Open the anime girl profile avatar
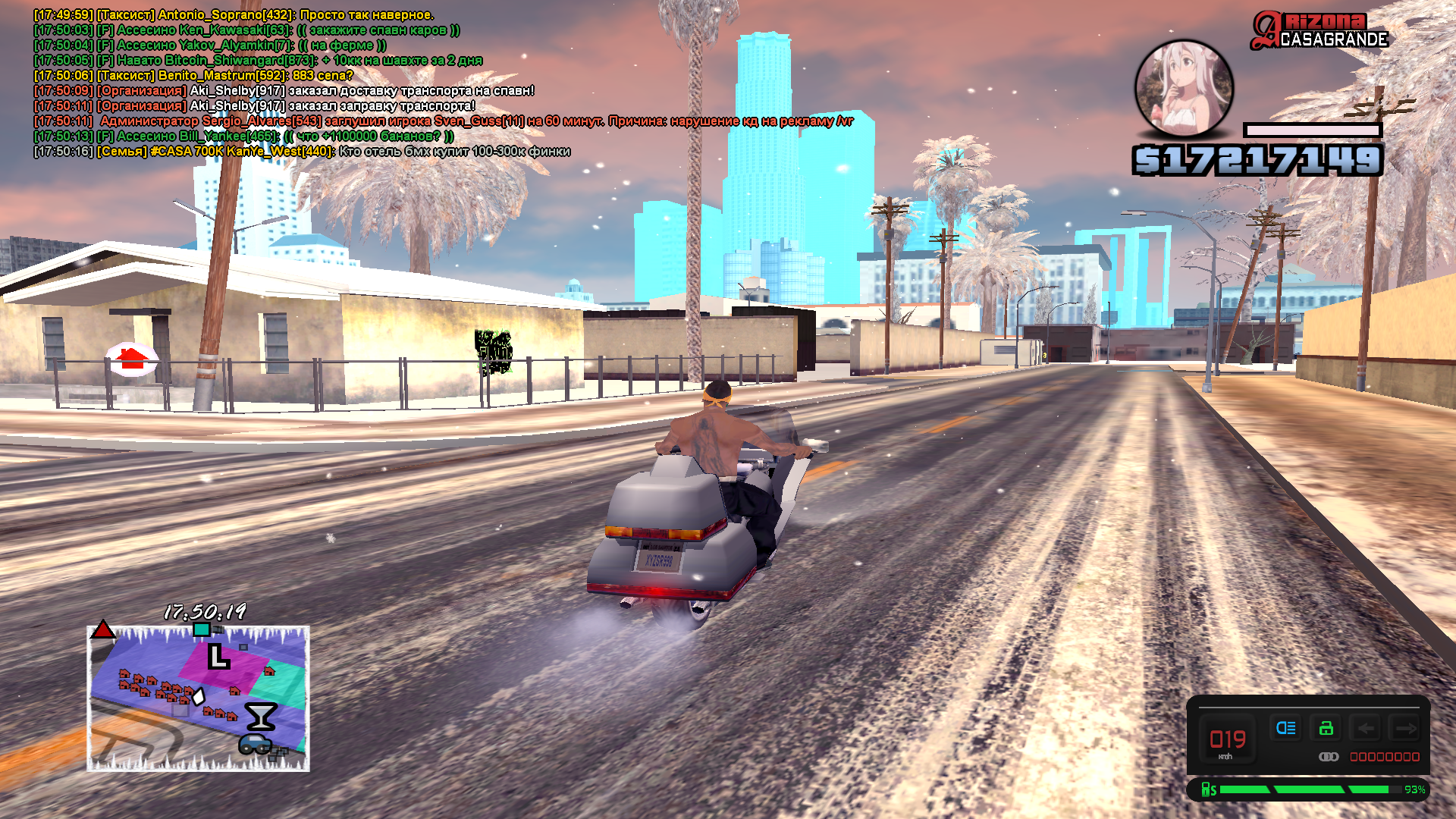This screenshot has height=819, width=1456. [1183, 88]
